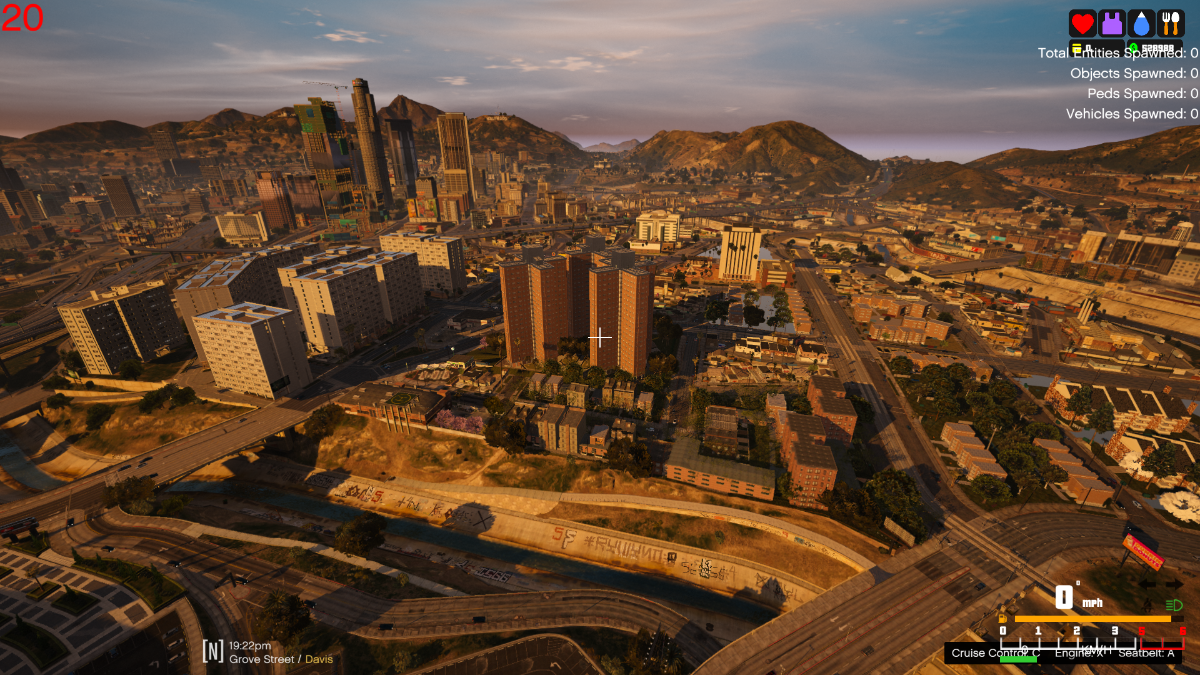Click the green dollar bank icon
1200x675 pixels.
click(x=1134, y=47)
